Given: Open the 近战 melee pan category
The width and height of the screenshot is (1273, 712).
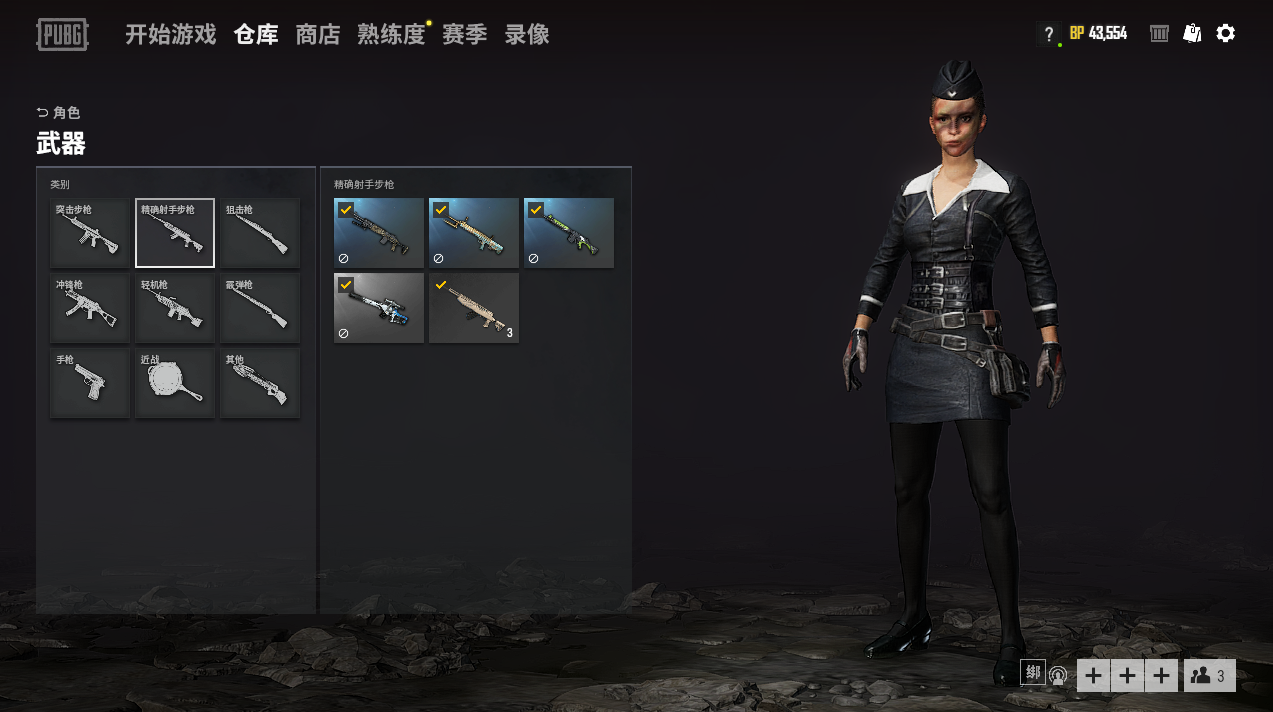Looking at the screenshot, I should [175, 383].
